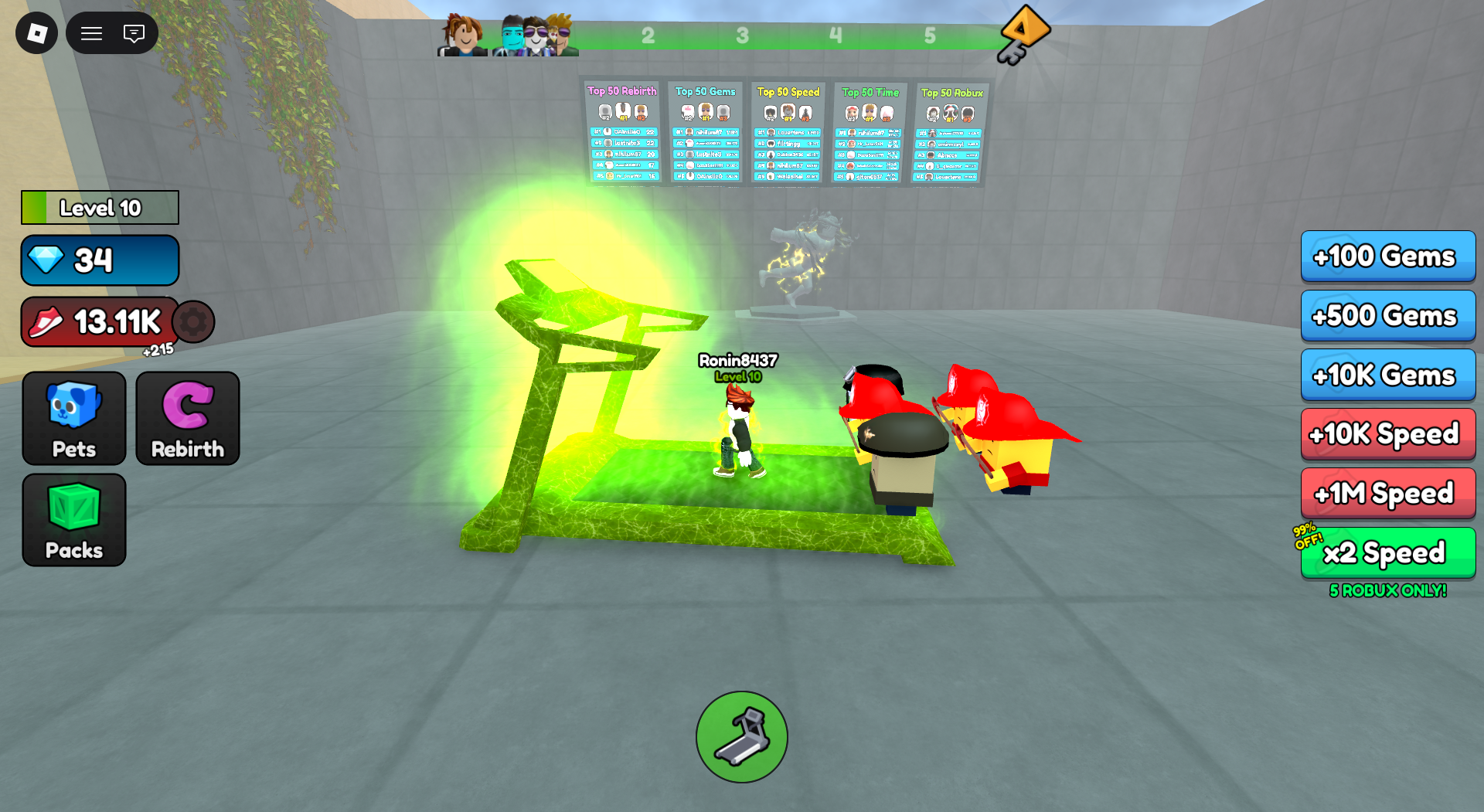Open speed settings via the gear icon
The width and height of the screenshot is (1484, 812).
pyautogui.click(x=195, y=321)
